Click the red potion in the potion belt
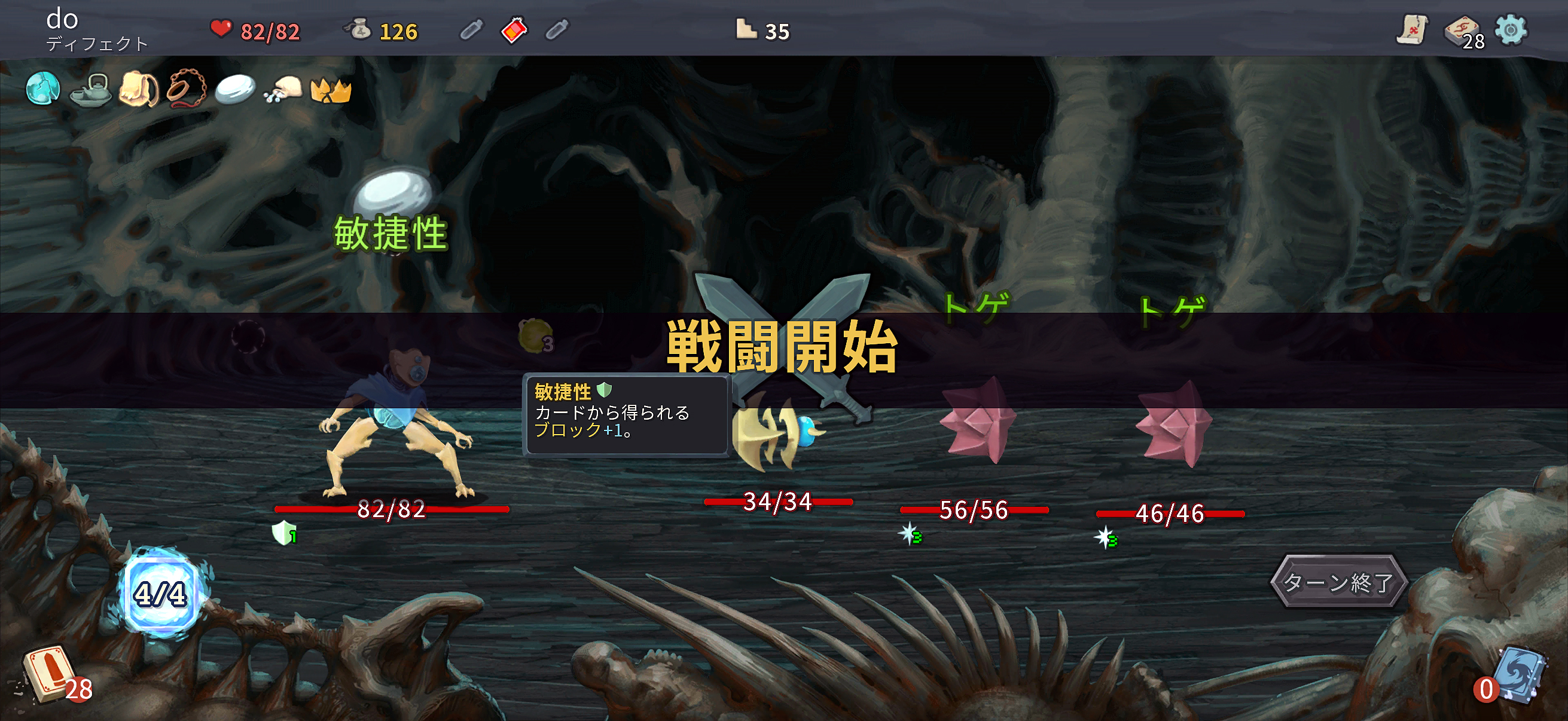This screenshot has width=1568, height=721. pos(513,30)
